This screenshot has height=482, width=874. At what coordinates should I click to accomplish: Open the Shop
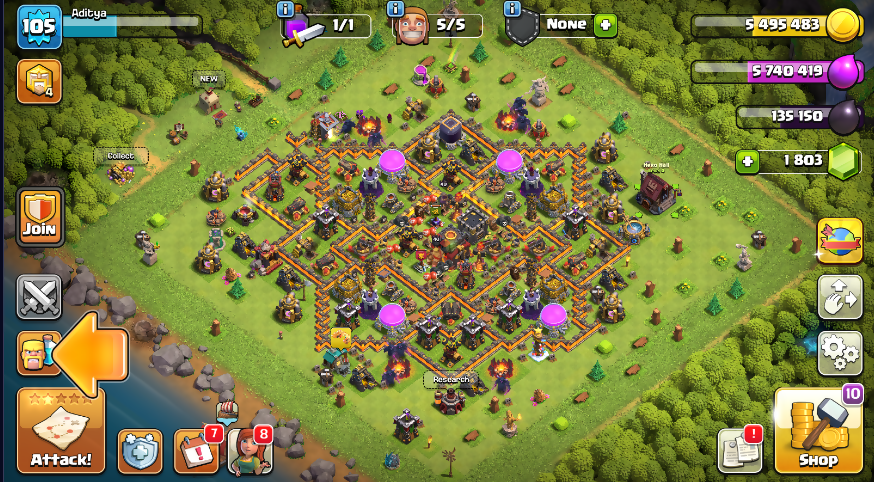click(x=818, y=430)
